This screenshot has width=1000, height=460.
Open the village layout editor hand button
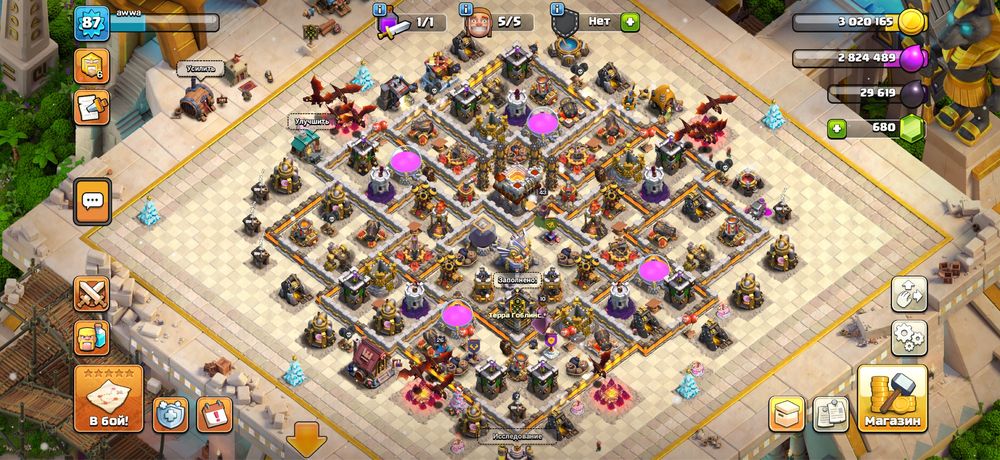coord(909,294)
